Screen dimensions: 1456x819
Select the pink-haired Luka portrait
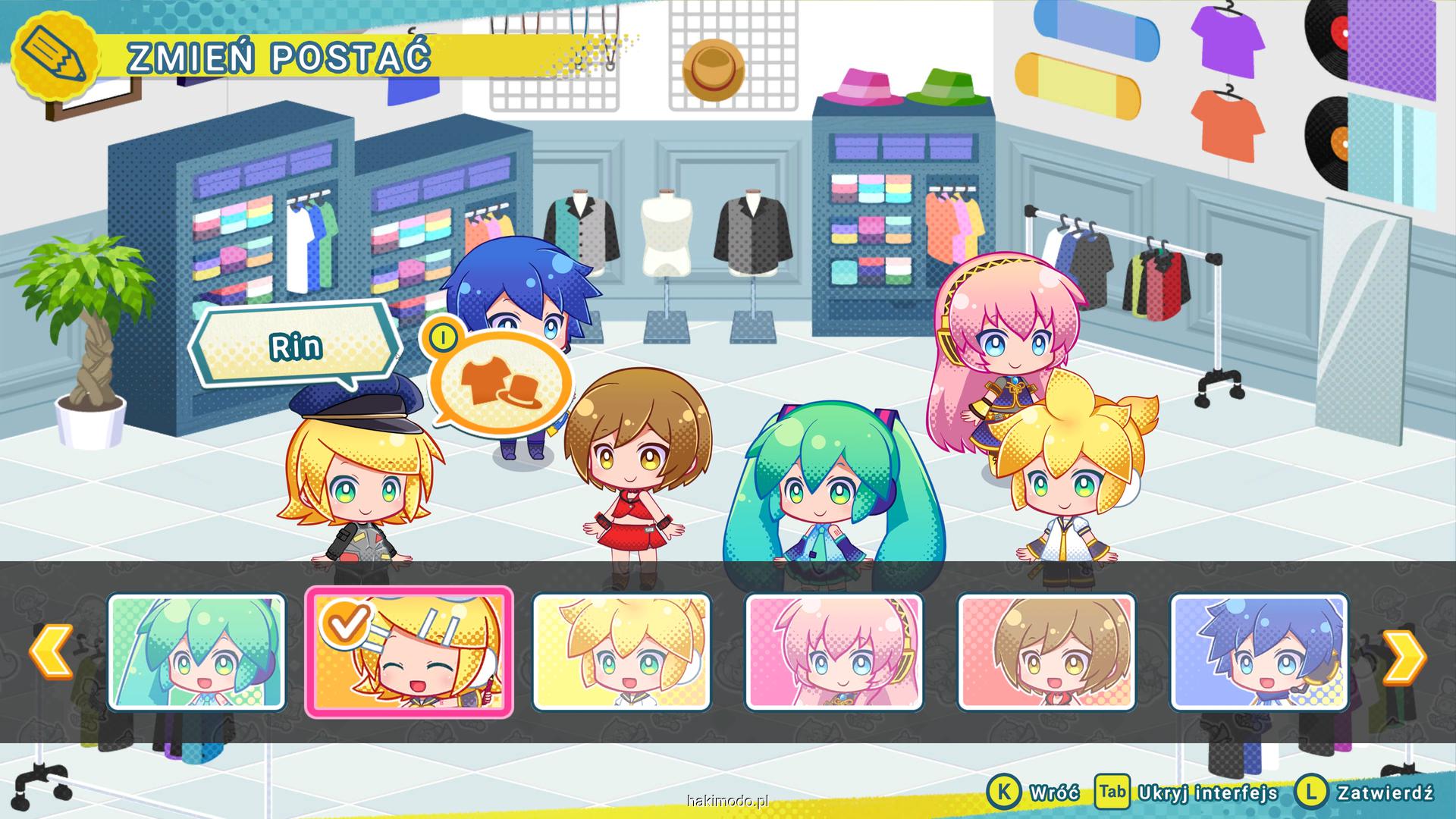(x=834, y=652)
